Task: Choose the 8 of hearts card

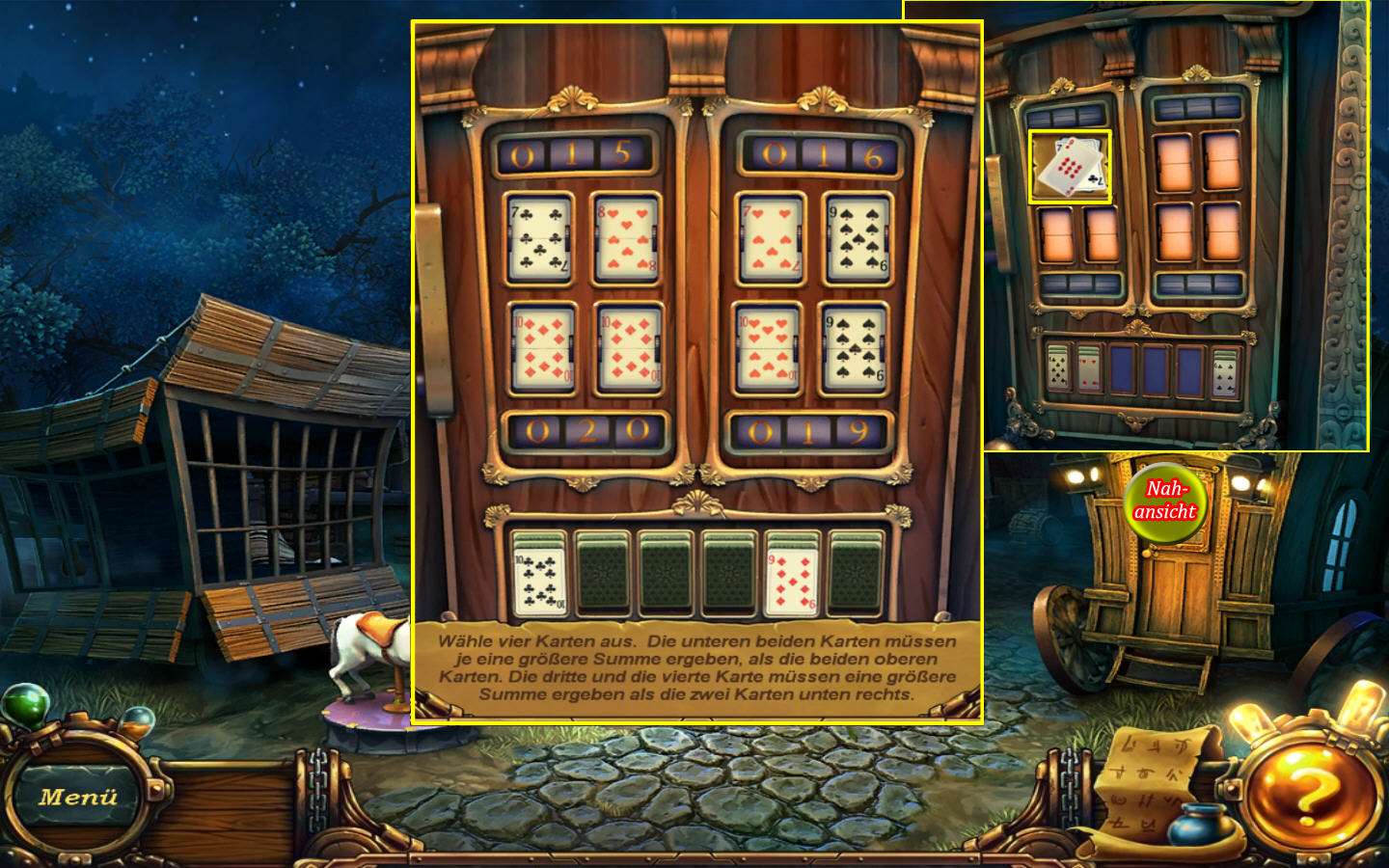Action: [628, 237]
